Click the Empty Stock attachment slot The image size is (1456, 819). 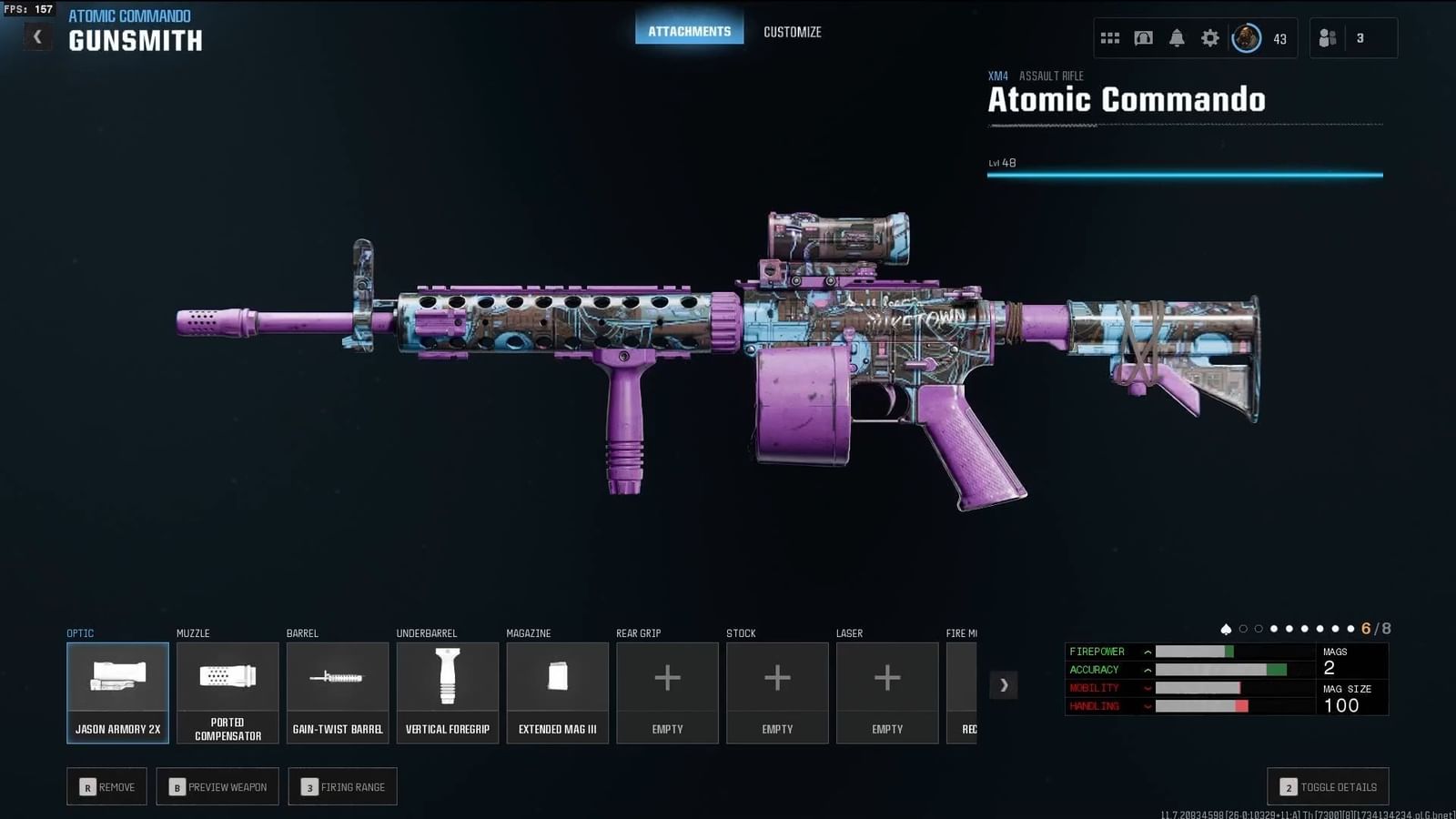(x=777, y=692)
